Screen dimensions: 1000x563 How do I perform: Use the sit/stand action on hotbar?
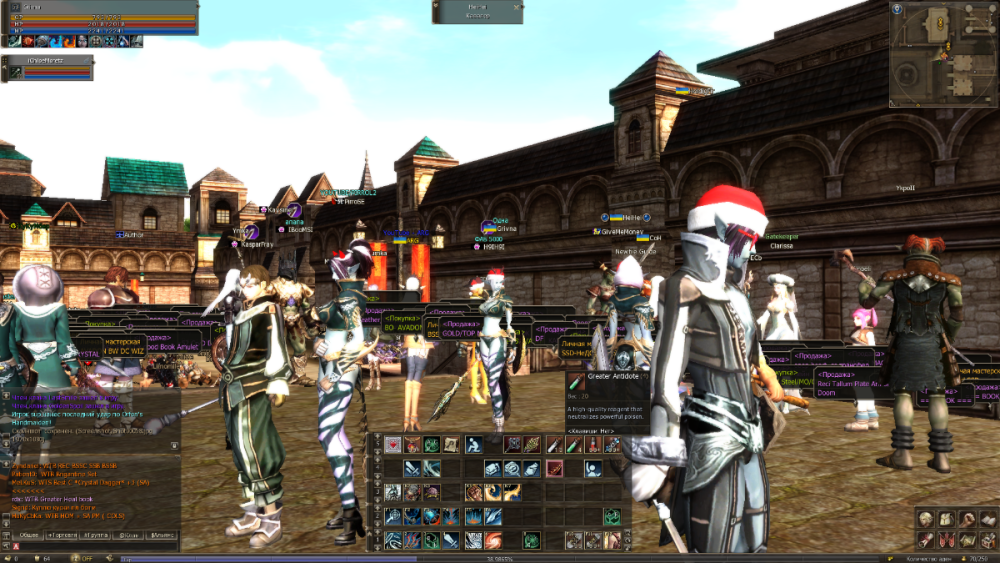point(474,444)
